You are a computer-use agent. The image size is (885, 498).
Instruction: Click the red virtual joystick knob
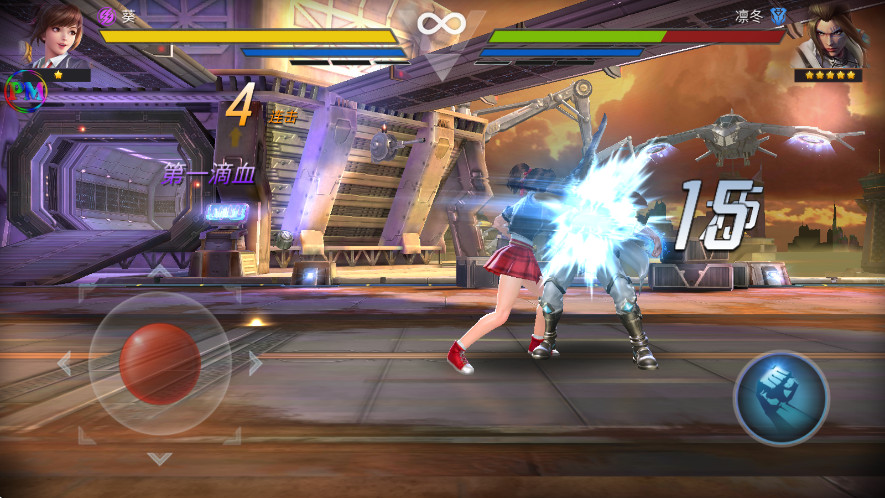(160, 363)
